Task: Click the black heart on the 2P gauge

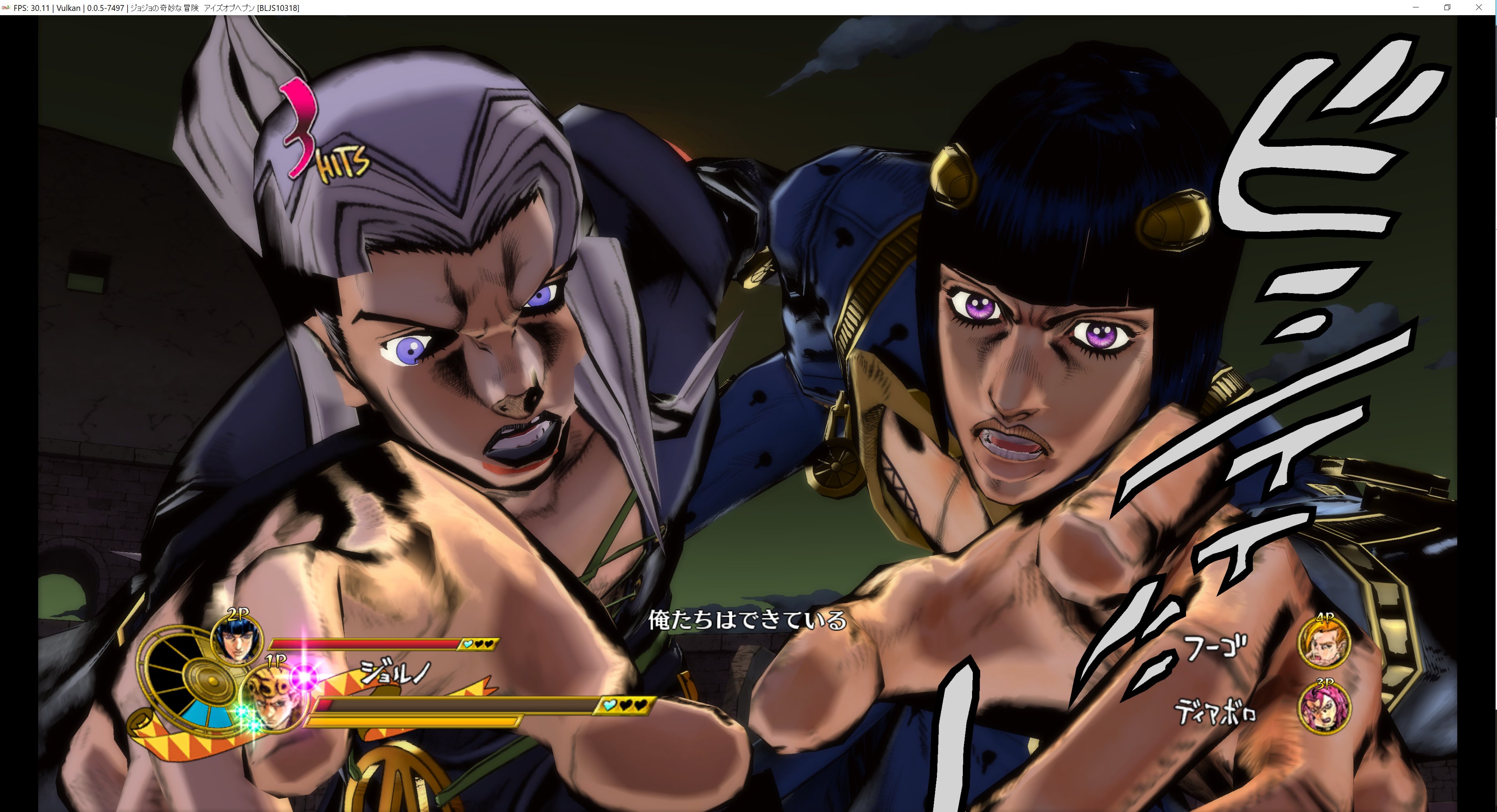Action: [479, 644]
